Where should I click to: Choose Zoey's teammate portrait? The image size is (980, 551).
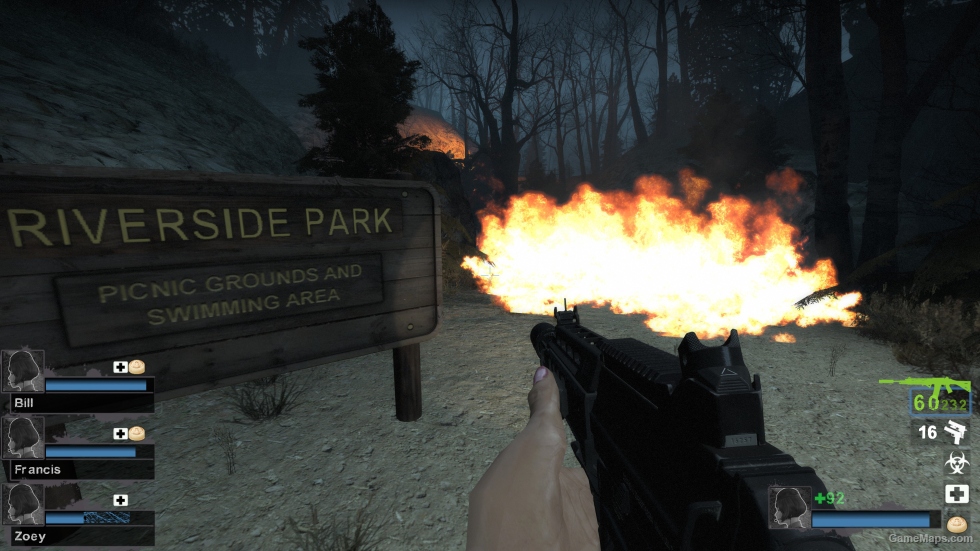click(23, 505)
